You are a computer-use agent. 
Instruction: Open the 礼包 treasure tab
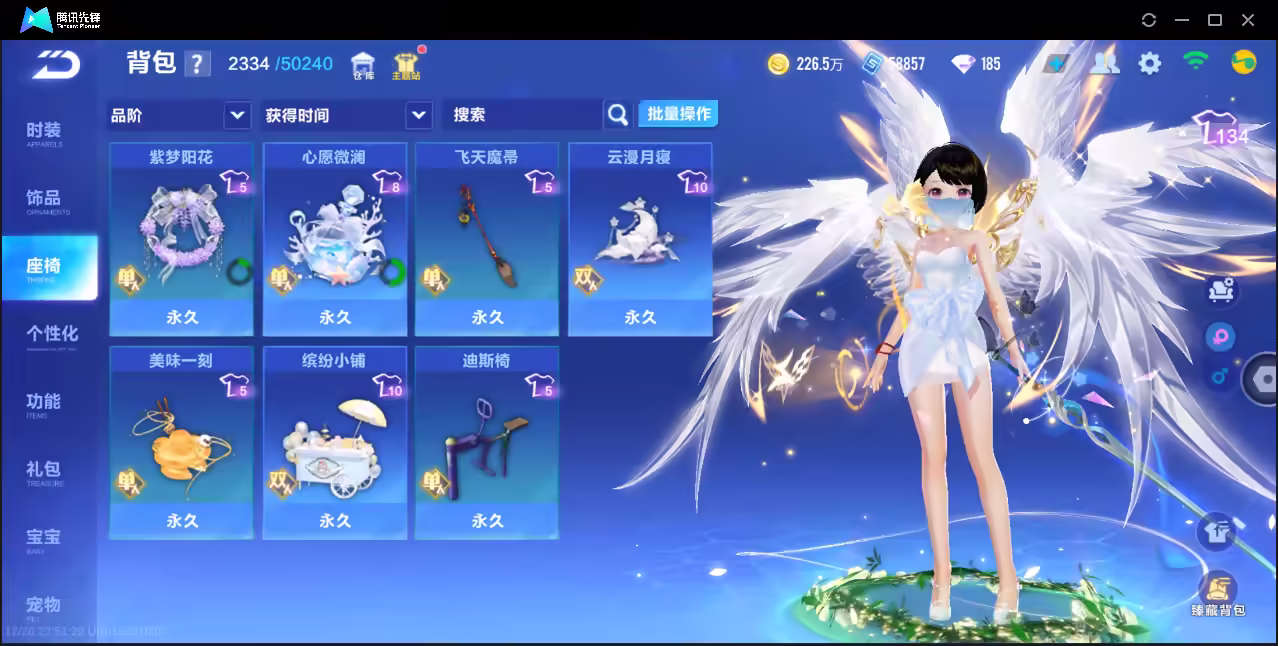(x=44, y=472)
